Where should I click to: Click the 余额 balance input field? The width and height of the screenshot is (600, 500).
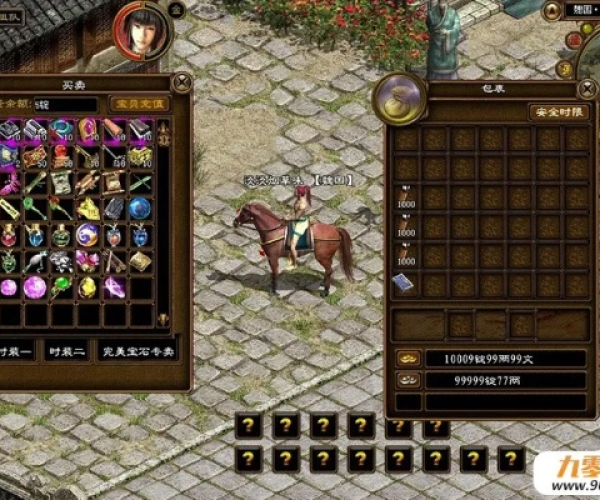tap(65, 104)
